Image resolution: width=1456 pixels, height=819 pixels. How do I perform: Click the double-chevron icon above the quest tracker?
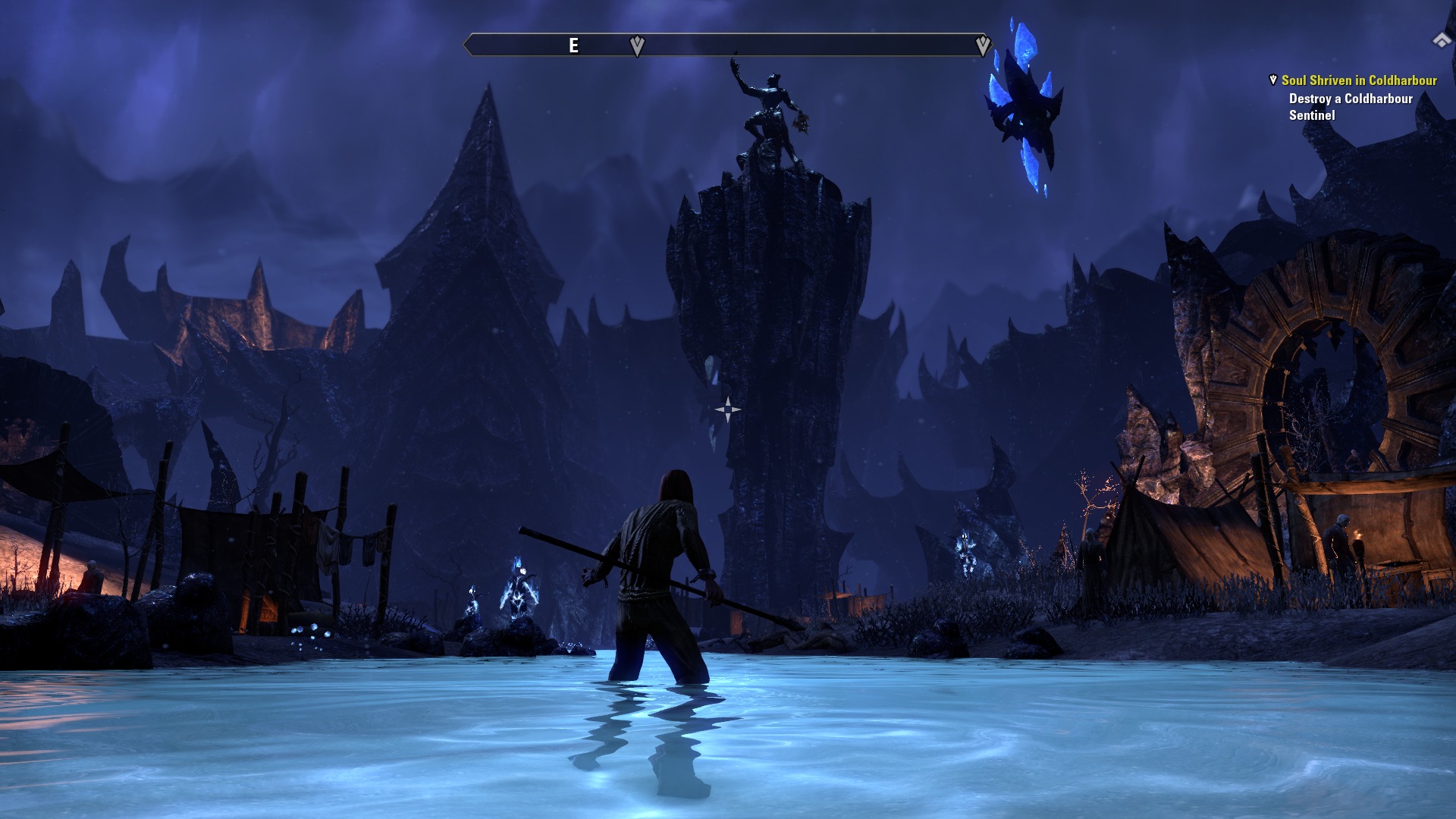pyautogui.click(x=1441, y=40)
